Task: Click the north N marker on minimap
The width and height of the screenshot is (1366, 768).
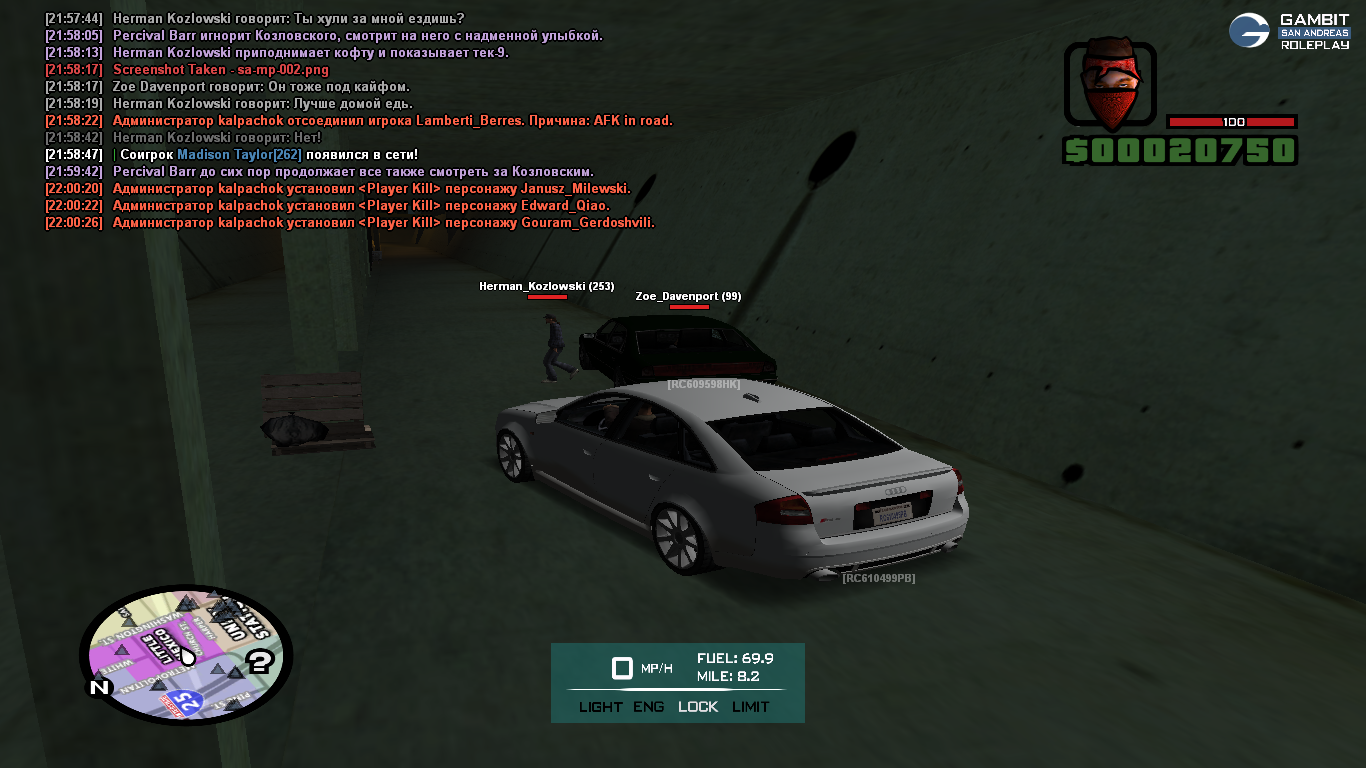Action: [x=99, y=688]
